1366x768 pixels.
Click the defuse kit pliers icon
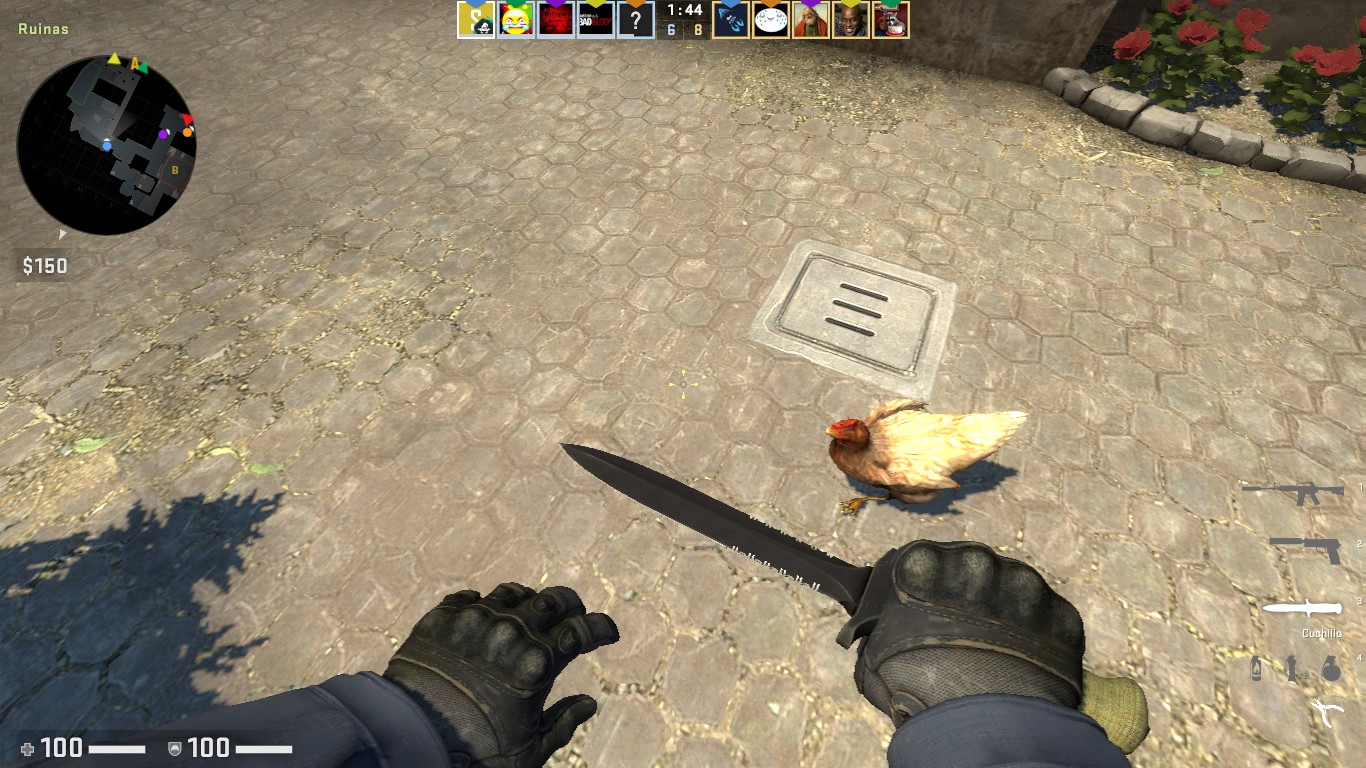[1326, 711]
